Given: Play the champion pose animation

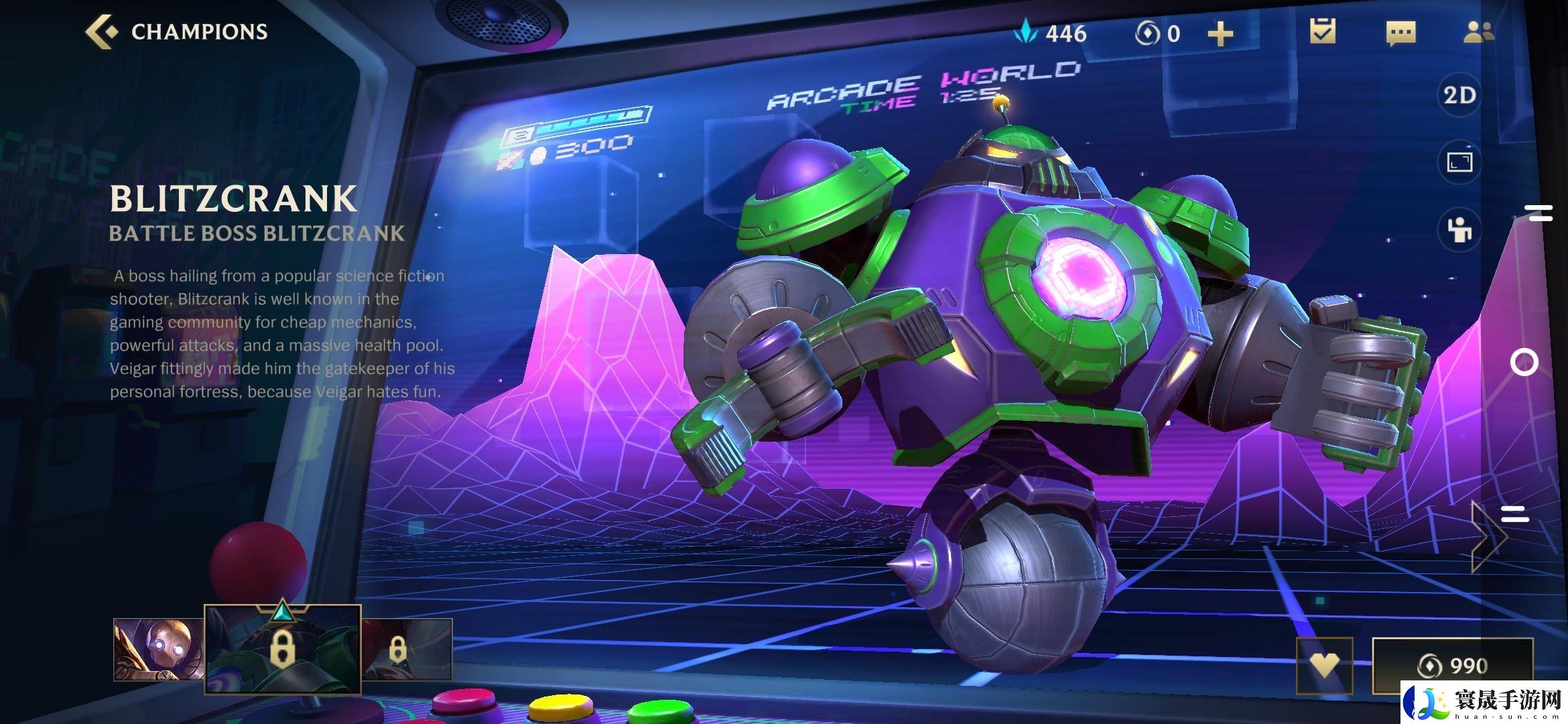Looking at the screenshot, I should point(1459,230).
